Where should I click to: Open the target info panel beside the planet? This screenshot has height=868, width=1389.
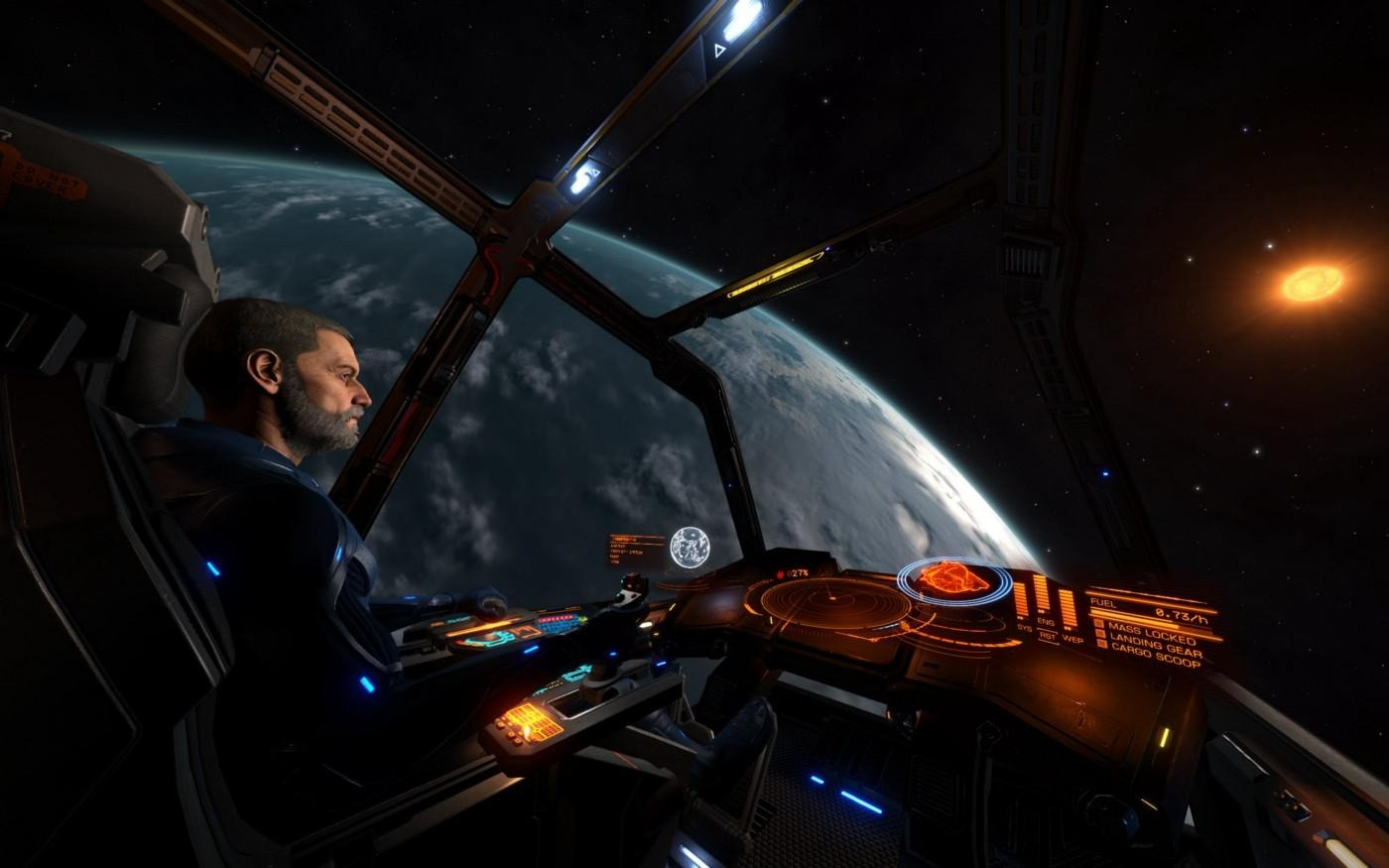pos(636,550)
